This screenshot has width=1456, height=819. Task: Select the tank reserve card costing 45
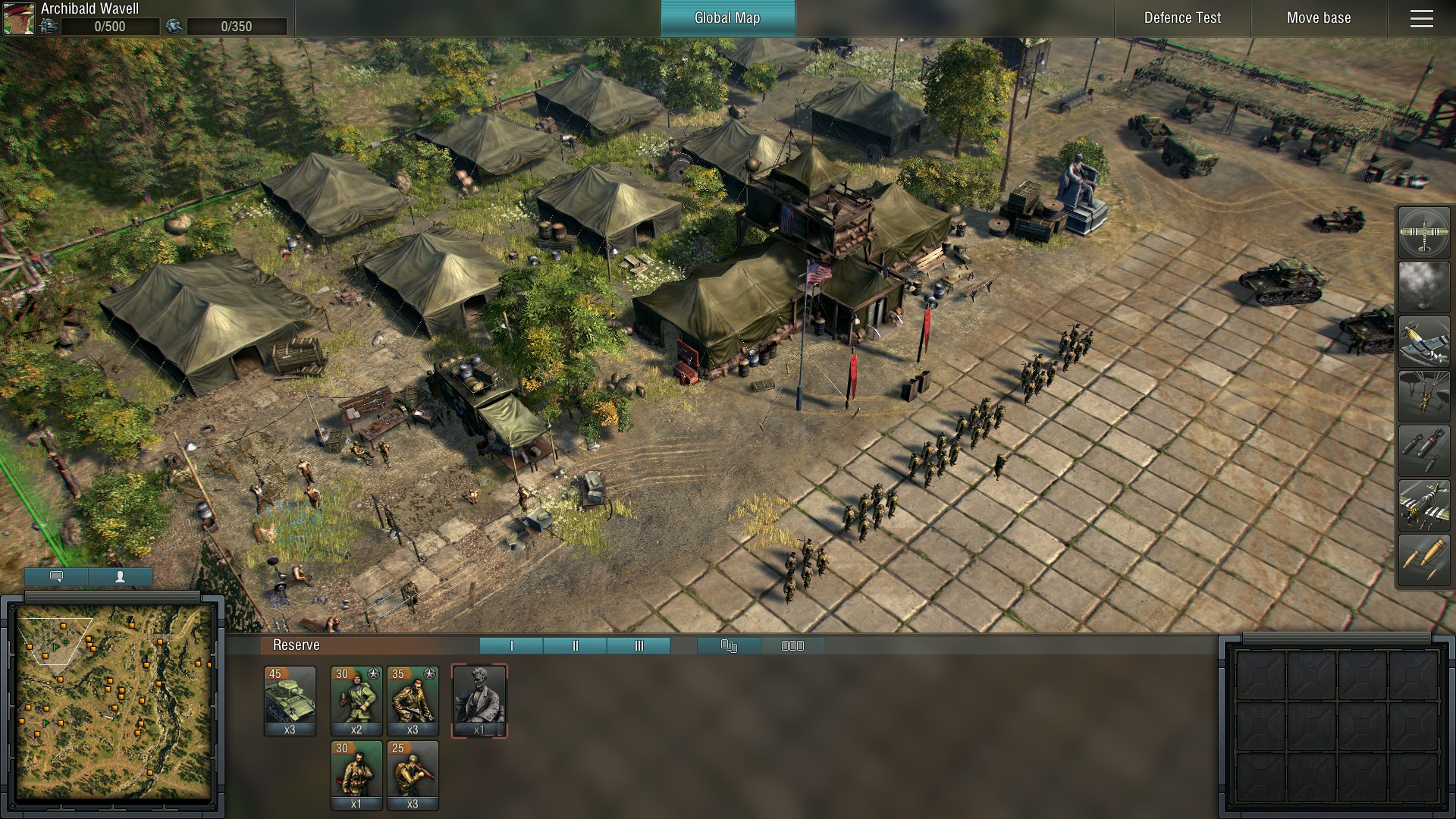[x=290, y=700]
